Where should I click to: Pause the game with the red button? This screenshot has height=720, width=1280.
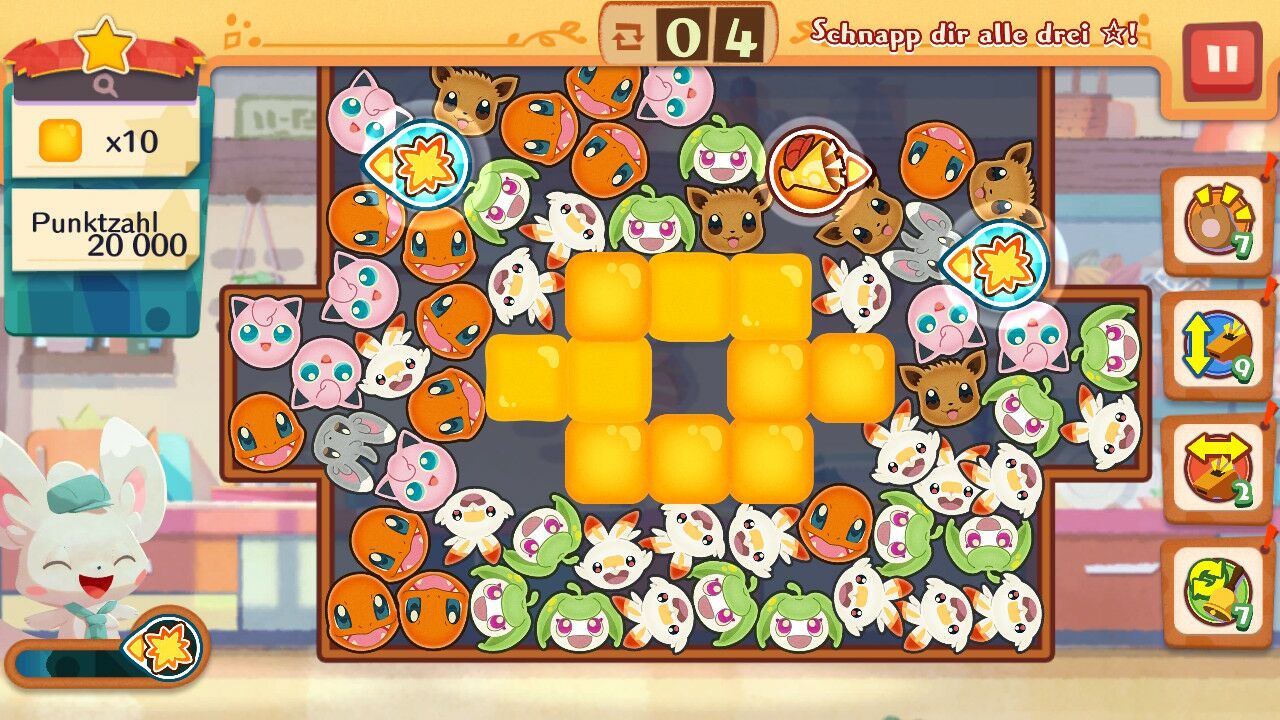pyautogui.click(x=1221, y=60)
